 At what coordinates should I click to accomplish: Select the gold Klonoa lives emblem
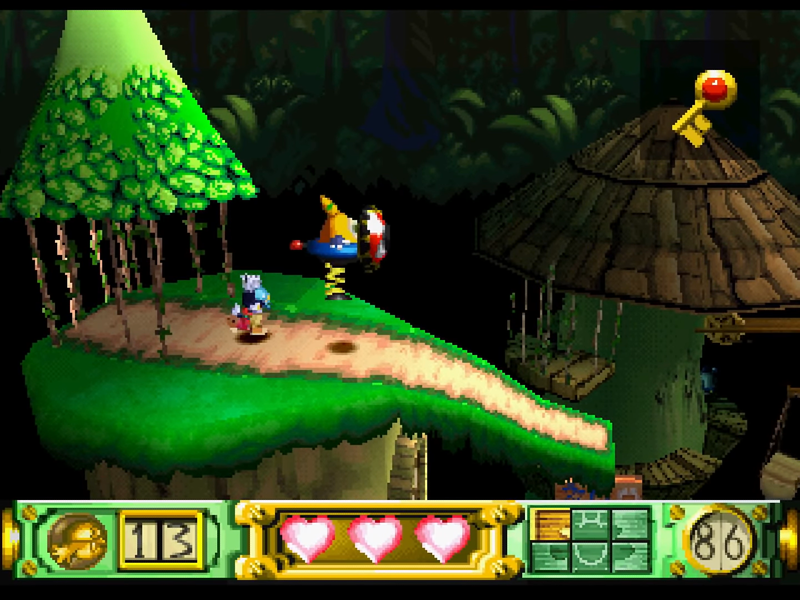coord(77,542)
